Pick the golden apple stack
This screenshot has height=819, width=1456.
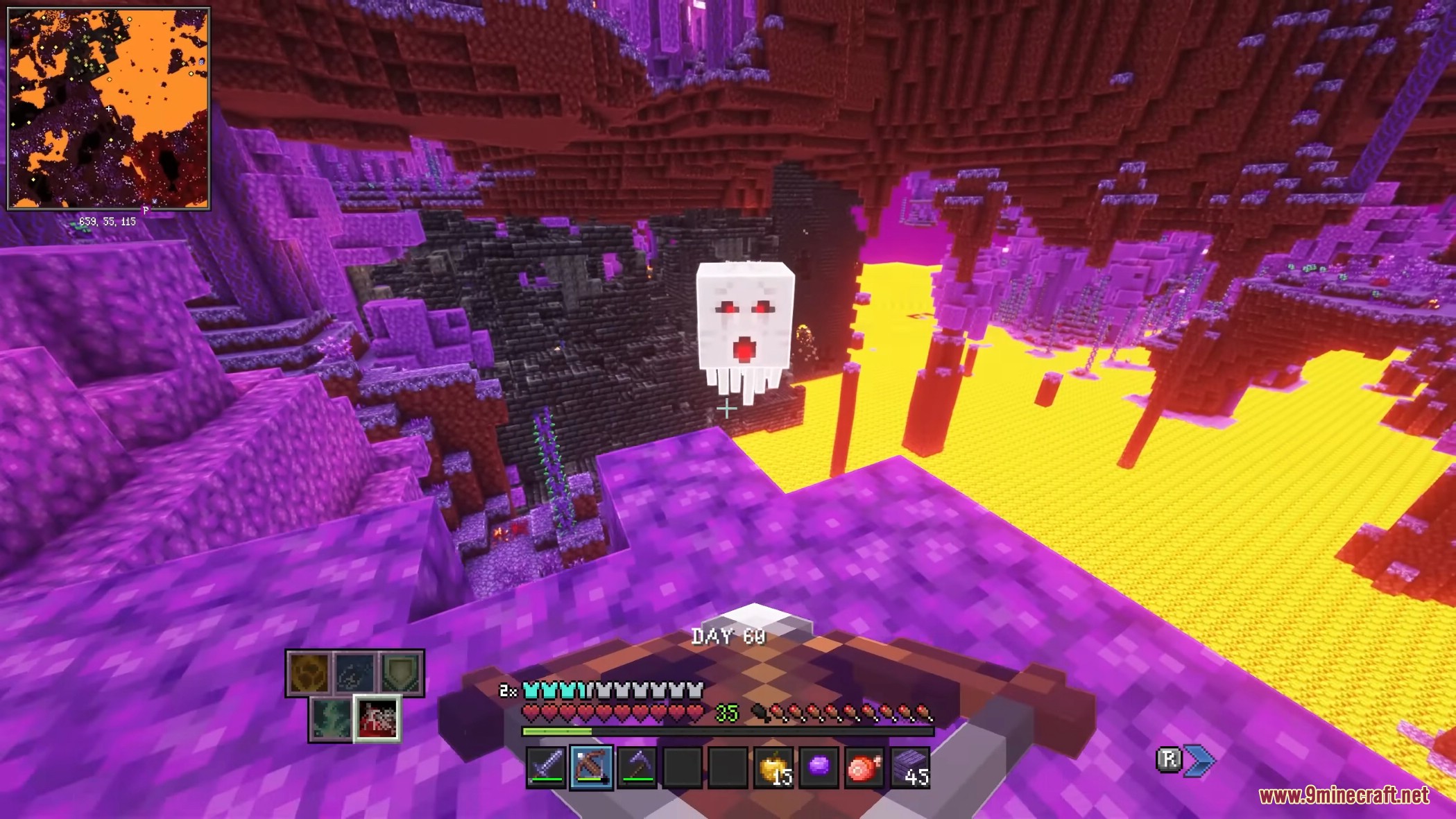click(773, 767)
